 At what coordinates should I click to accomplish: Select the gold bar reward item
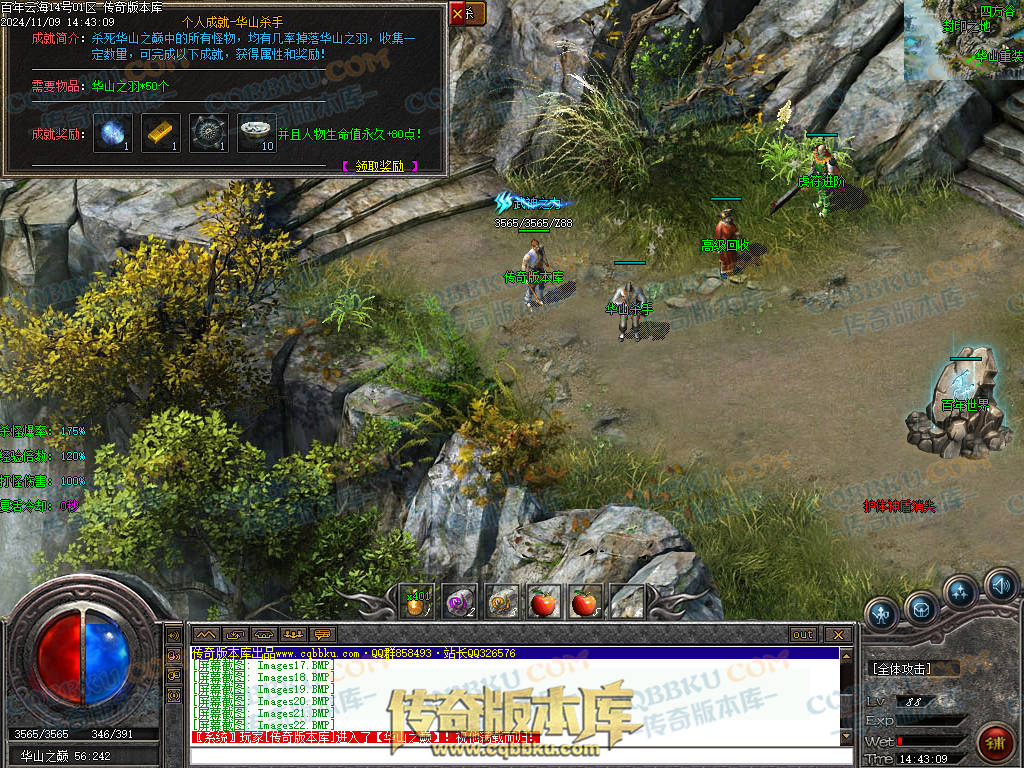click(x=161, y=133)
